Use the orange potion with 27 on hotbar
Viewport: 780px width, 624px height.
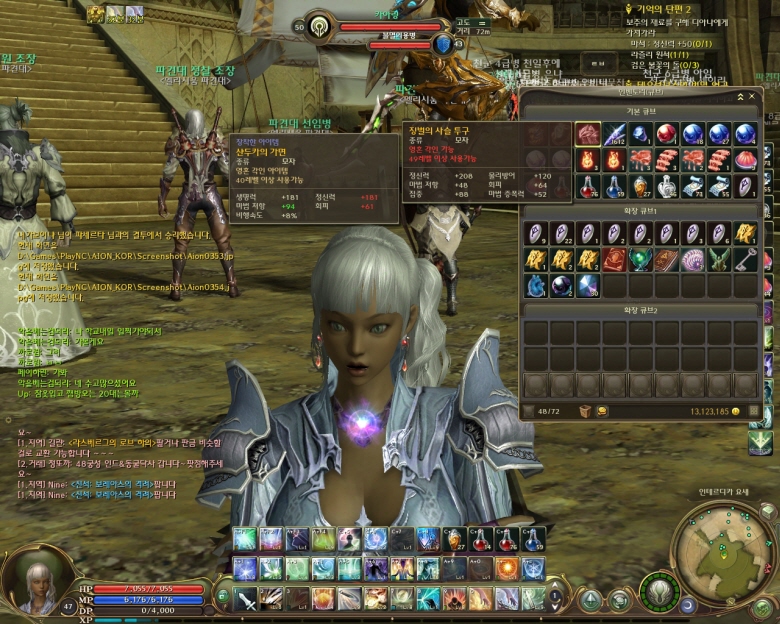click(x=455, y=540)
